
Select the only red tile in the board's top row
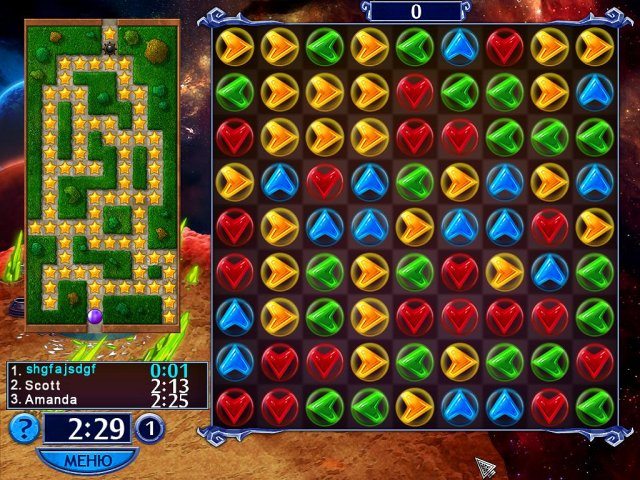click(x=504, y=46)
